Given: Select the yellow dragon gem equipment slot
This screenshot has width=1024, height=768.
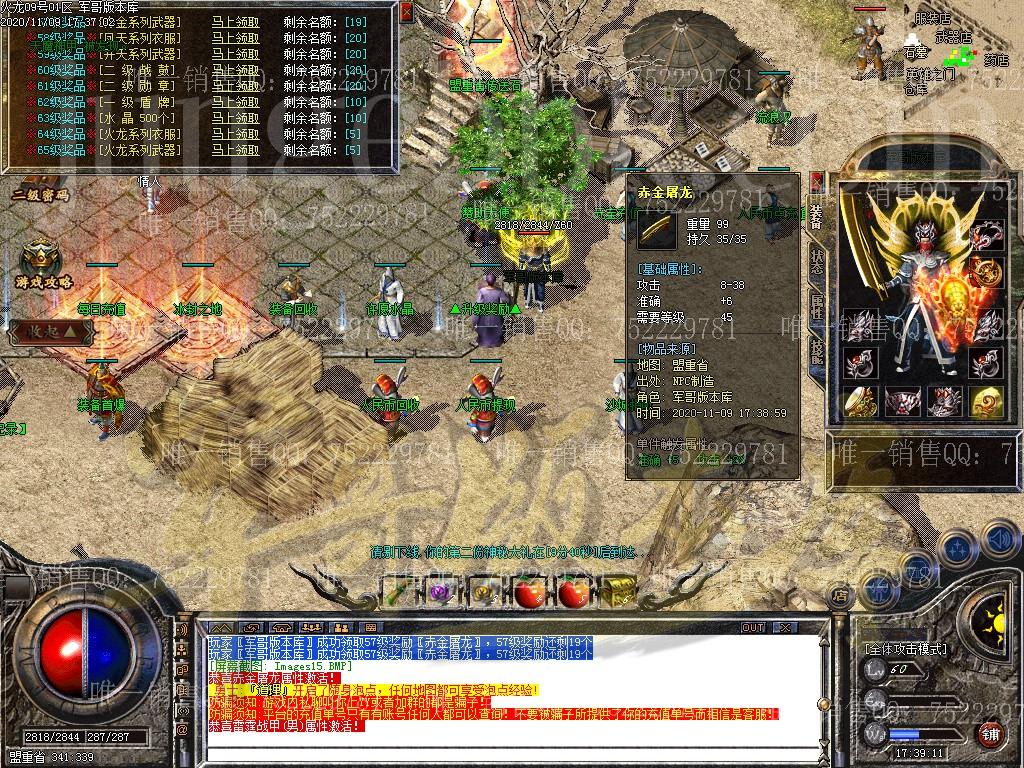Looking at the screenshot, I should pyautogui.click(x=988, y=400).
